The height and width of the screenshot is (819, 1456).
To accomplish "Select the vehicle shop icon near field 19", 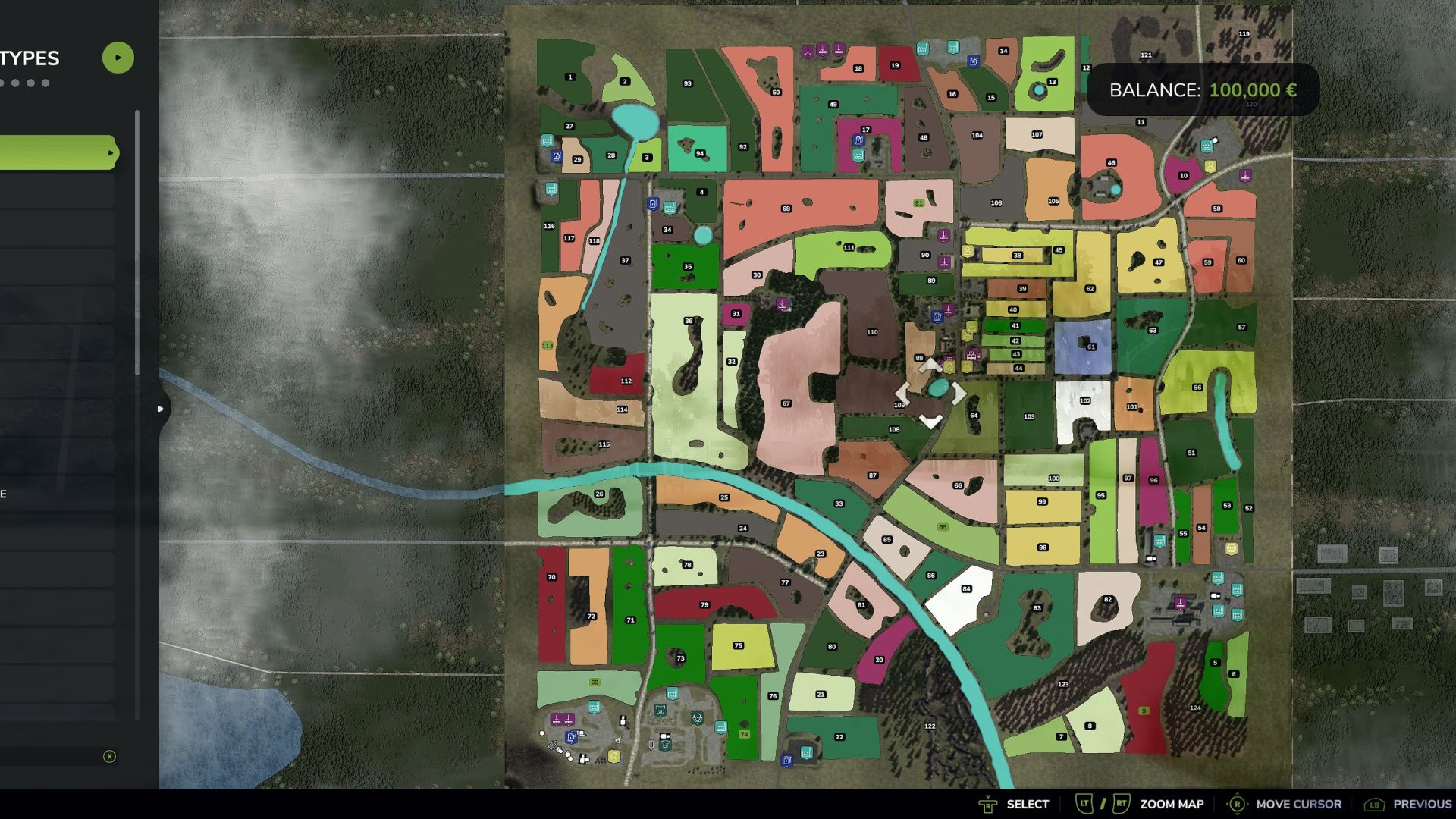I will [974, 62].
